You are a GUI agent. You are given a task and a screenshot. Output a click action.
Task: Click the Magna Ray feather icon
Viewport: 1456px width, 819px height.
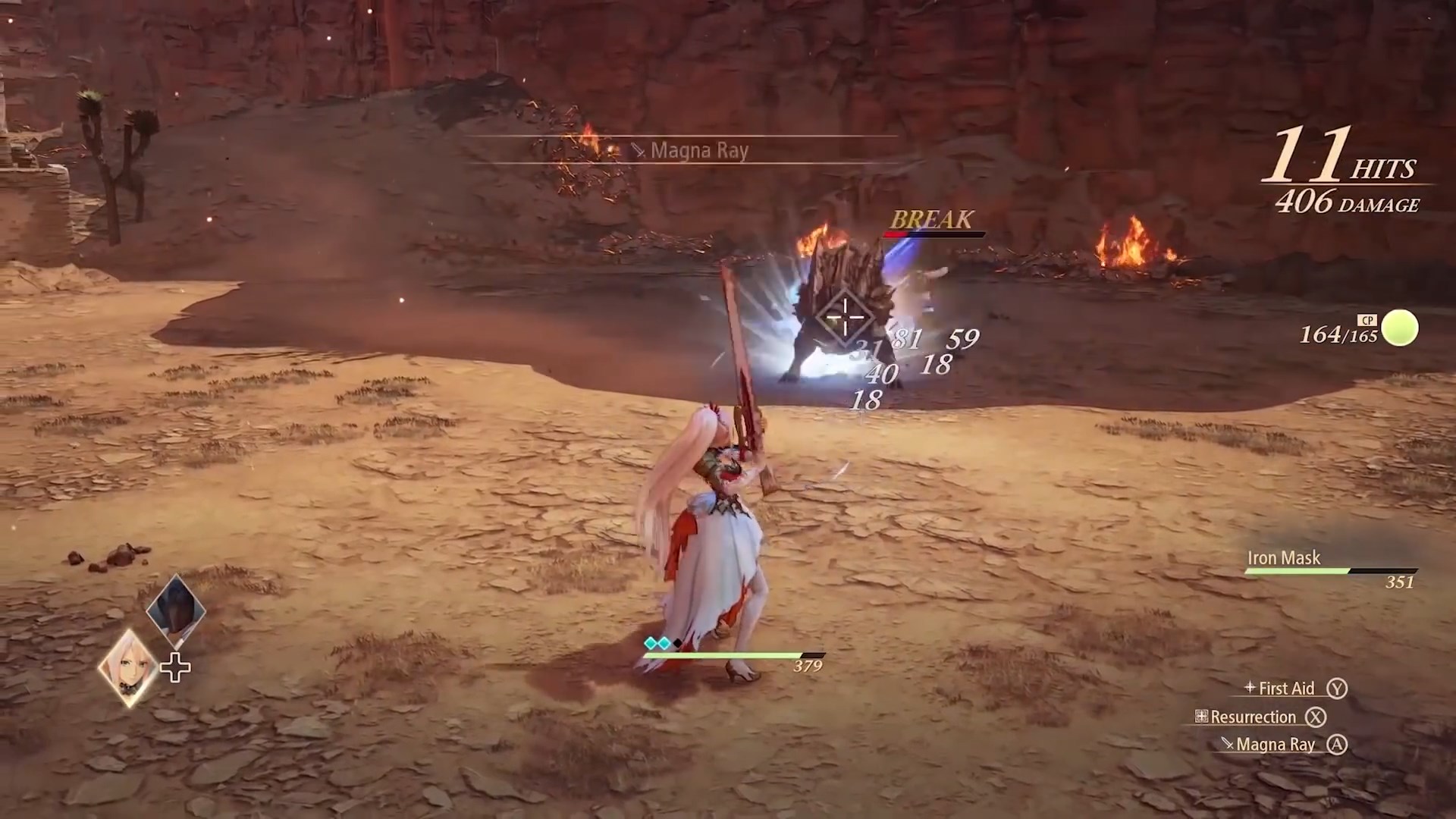1227,744
